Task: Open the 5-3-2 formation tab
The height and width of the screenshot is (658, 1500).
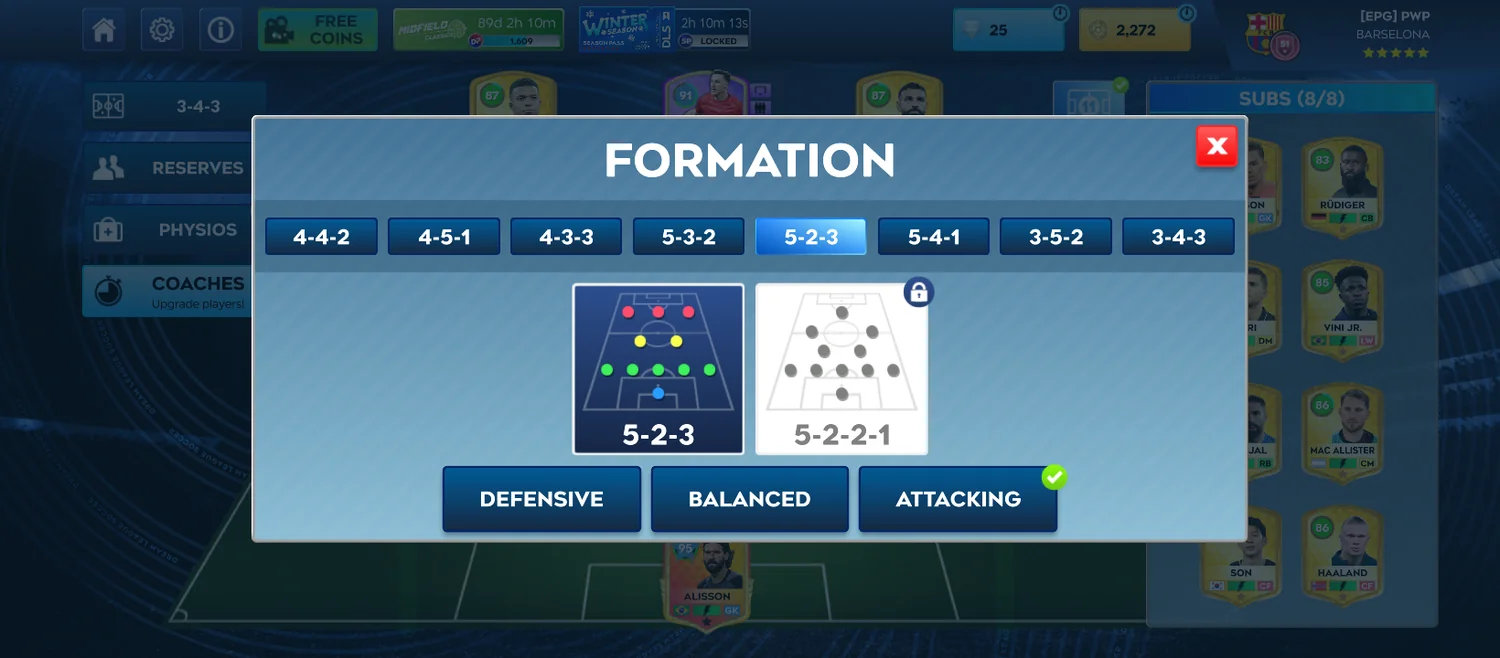Action: (x=688, y=237)
